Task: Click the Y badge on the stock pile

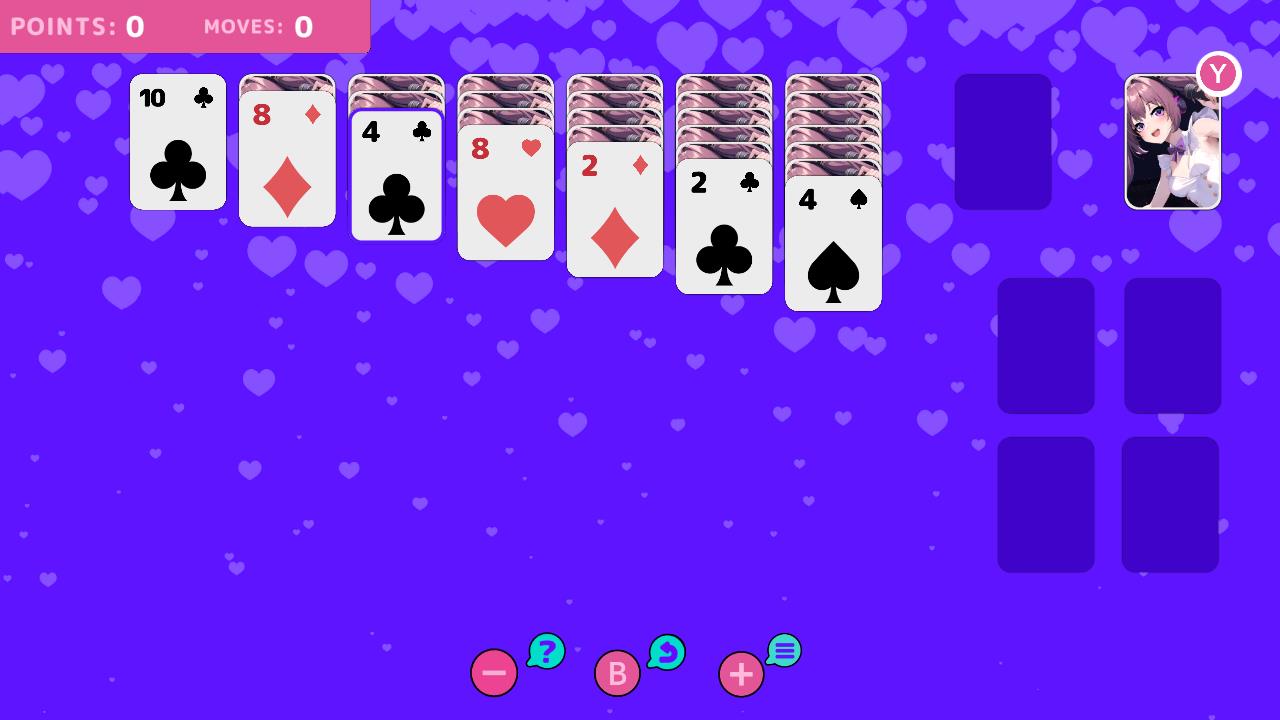Action: coord(1218,72)
